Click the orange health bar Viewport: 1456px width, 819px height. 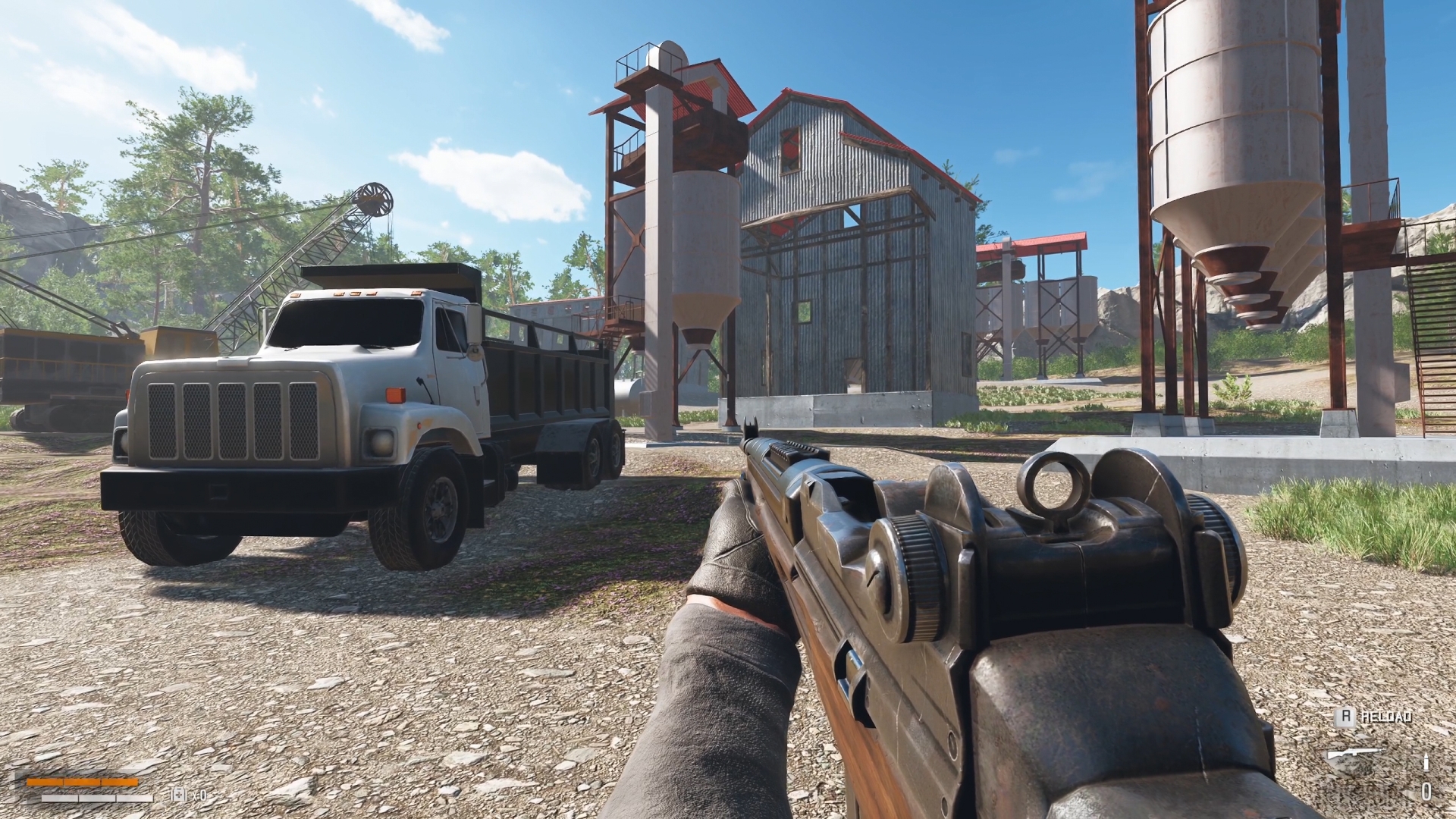coord(82,782)
